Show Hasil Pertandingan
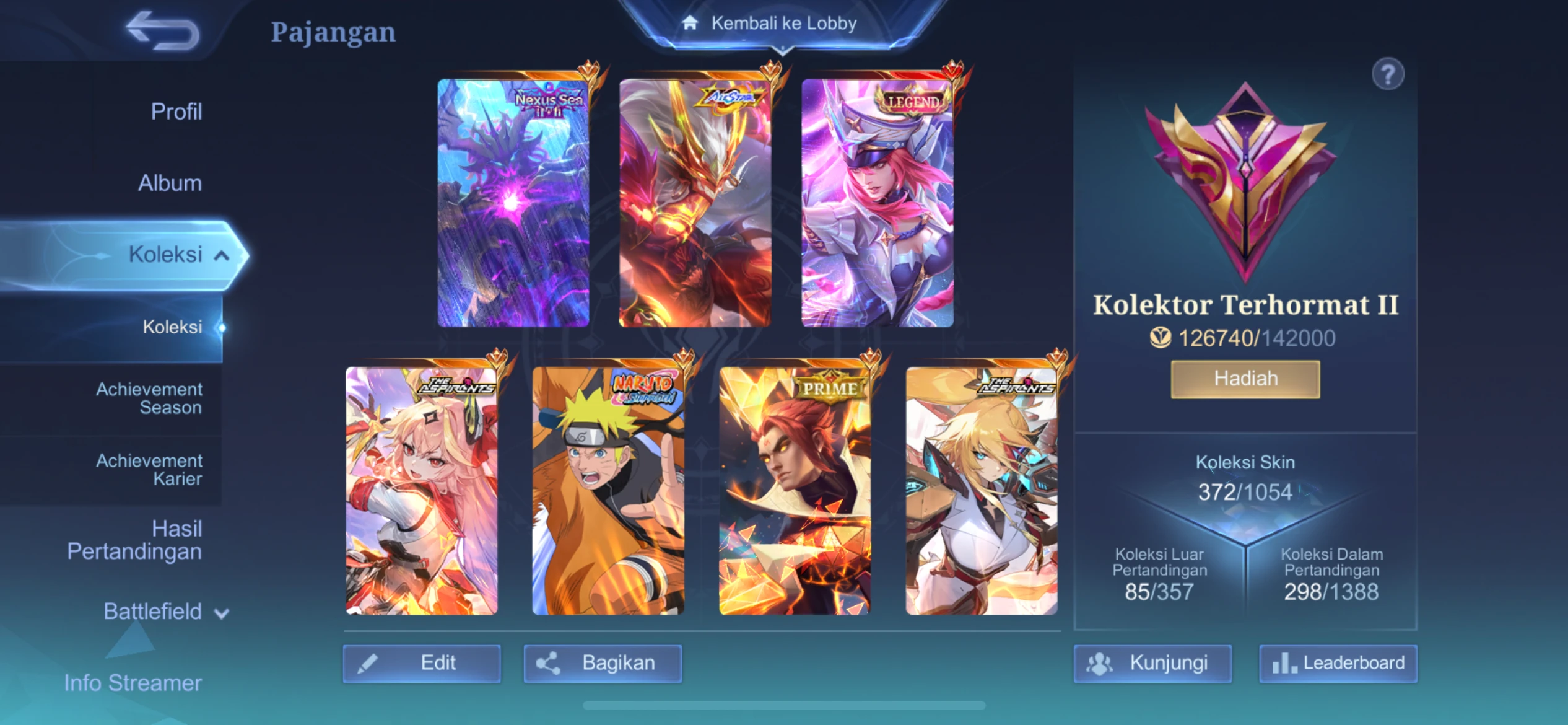The width and height of the screenshot is (1568, 725). 134,540
